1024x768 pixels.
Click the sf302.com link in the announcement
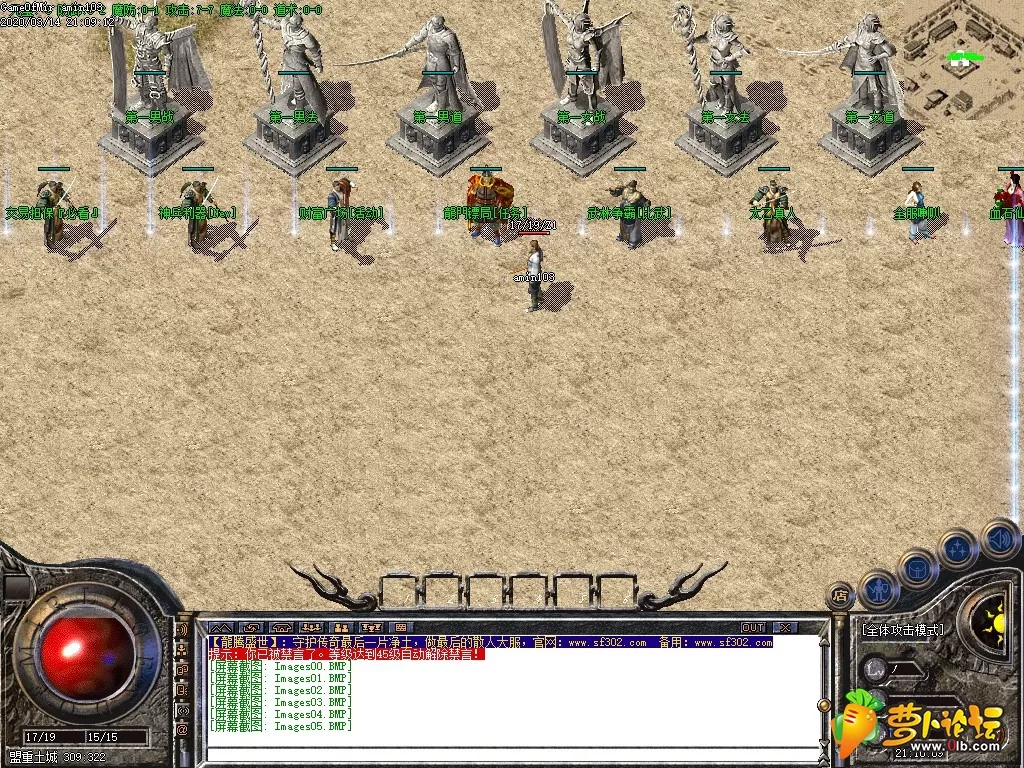pyautogui.click(x=608, y=642)
